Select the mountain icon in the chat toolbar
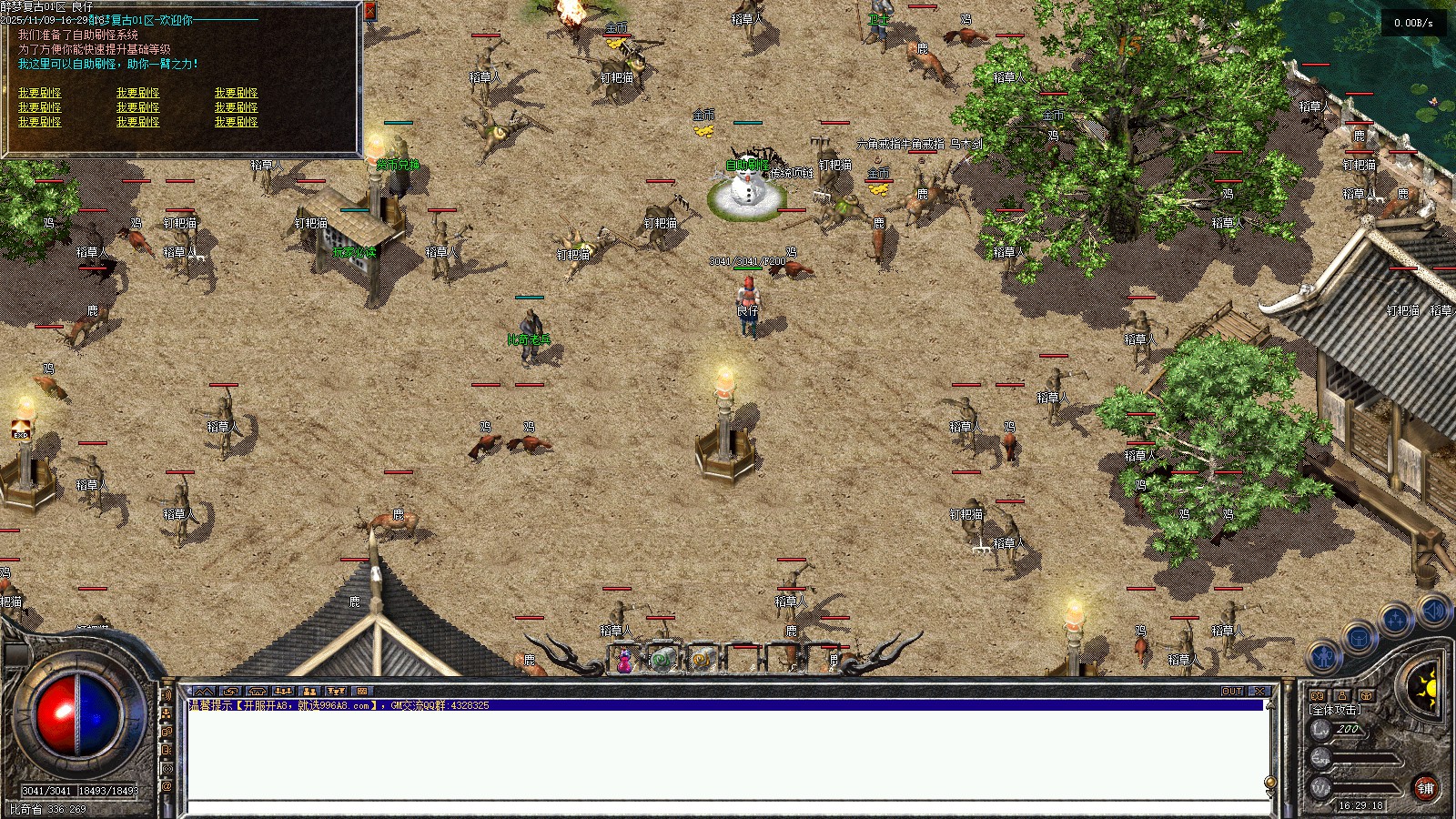The height and width of the screenshot is (819, 1456). (204, 692)
